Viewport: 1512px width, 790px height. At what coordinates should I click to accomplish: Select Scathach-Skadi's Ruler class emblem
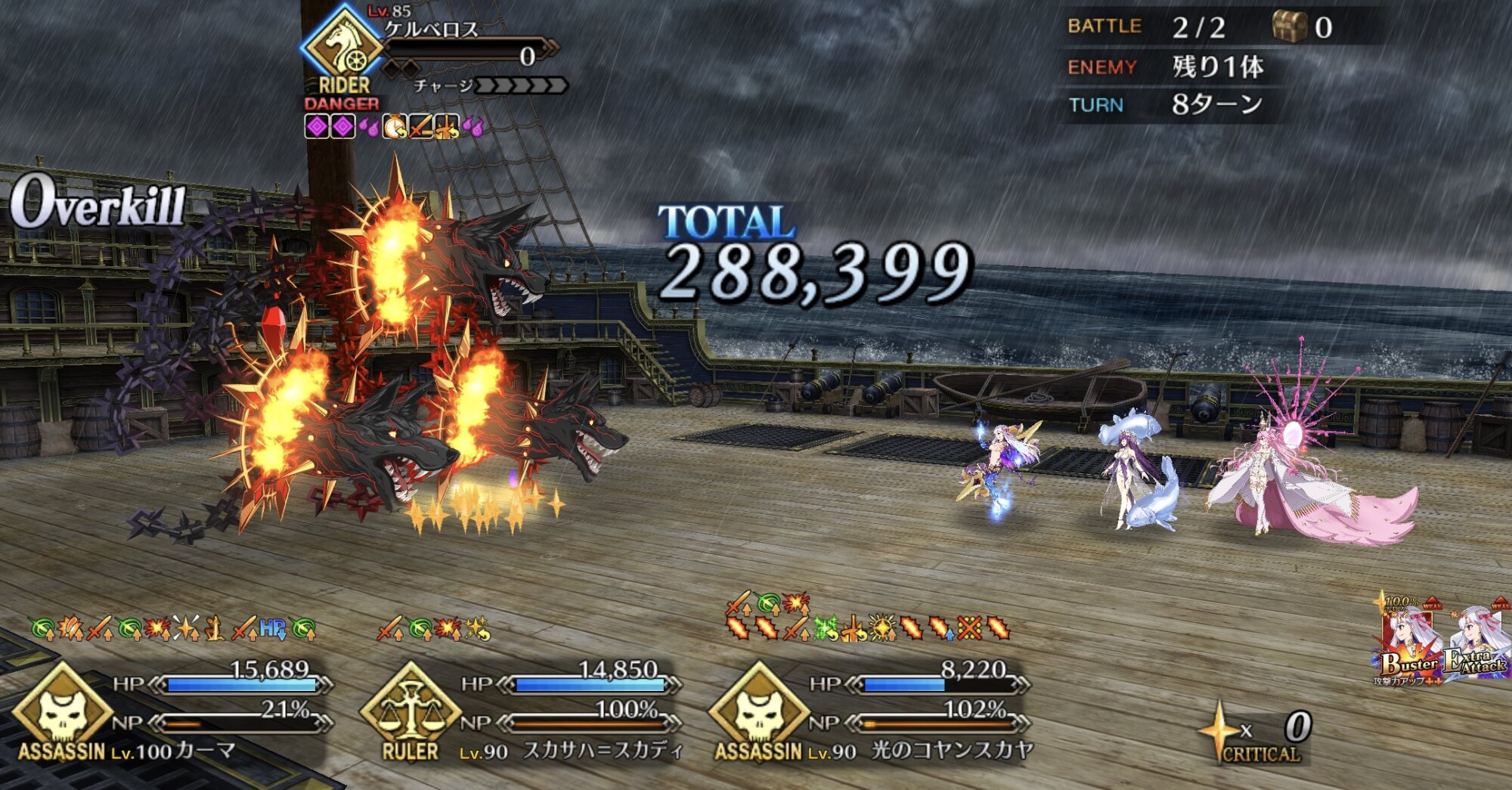(x=411, y=708)
